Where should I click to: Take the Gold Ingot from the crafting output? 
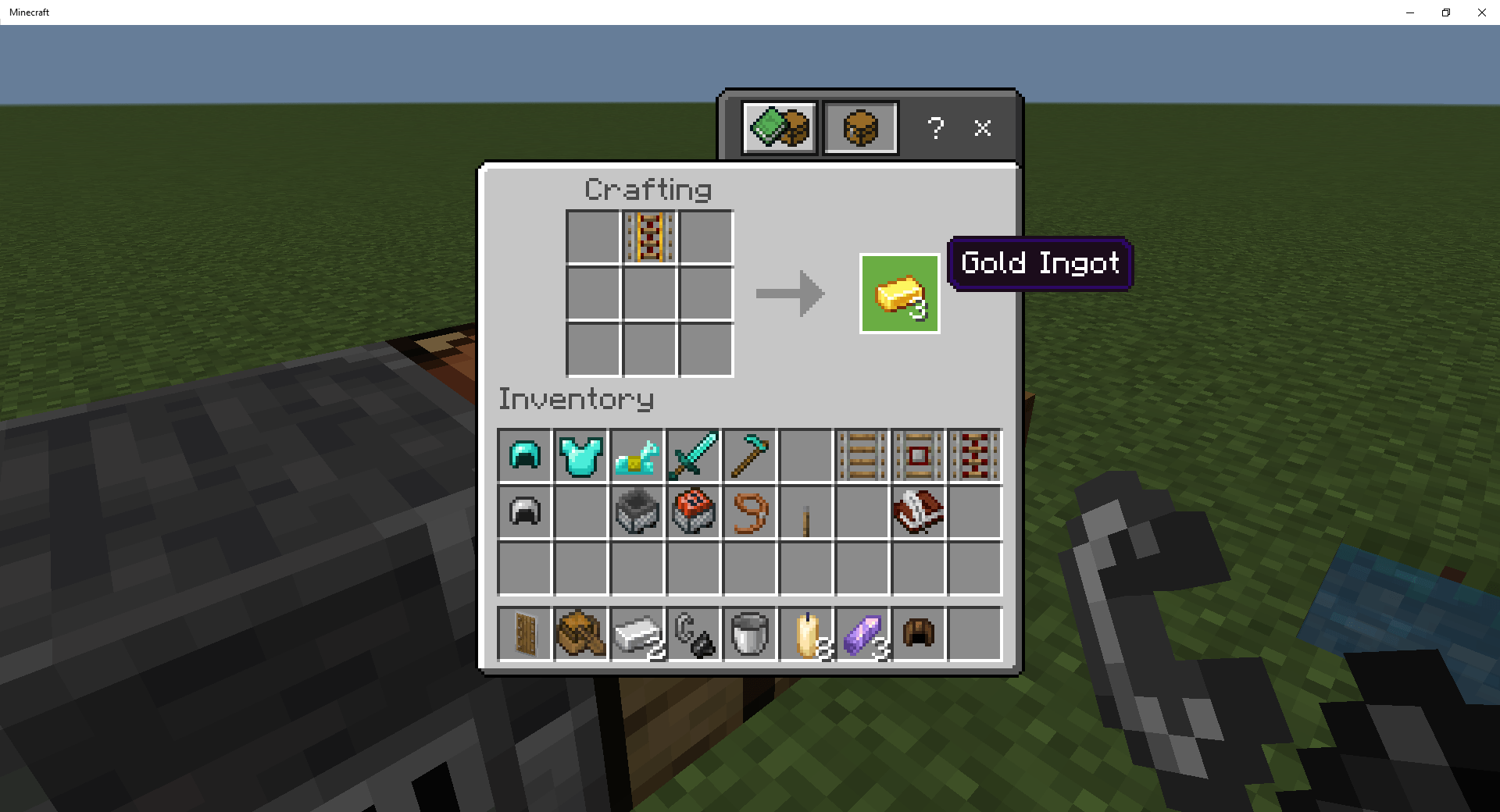[898, 294]
